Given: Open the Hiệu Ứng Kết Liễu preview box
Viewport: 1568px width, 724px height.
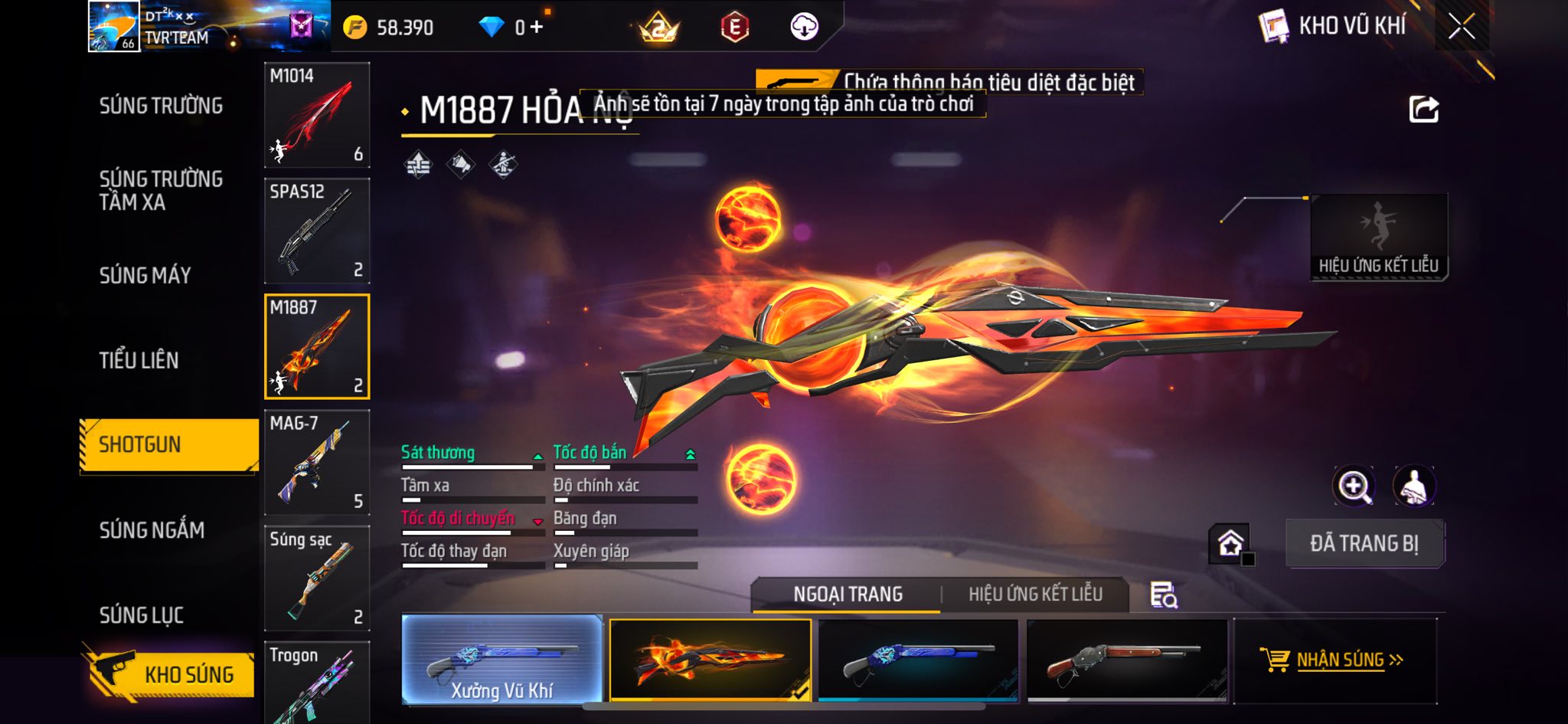Looking at the screenshot, I should click(1378, 237).
